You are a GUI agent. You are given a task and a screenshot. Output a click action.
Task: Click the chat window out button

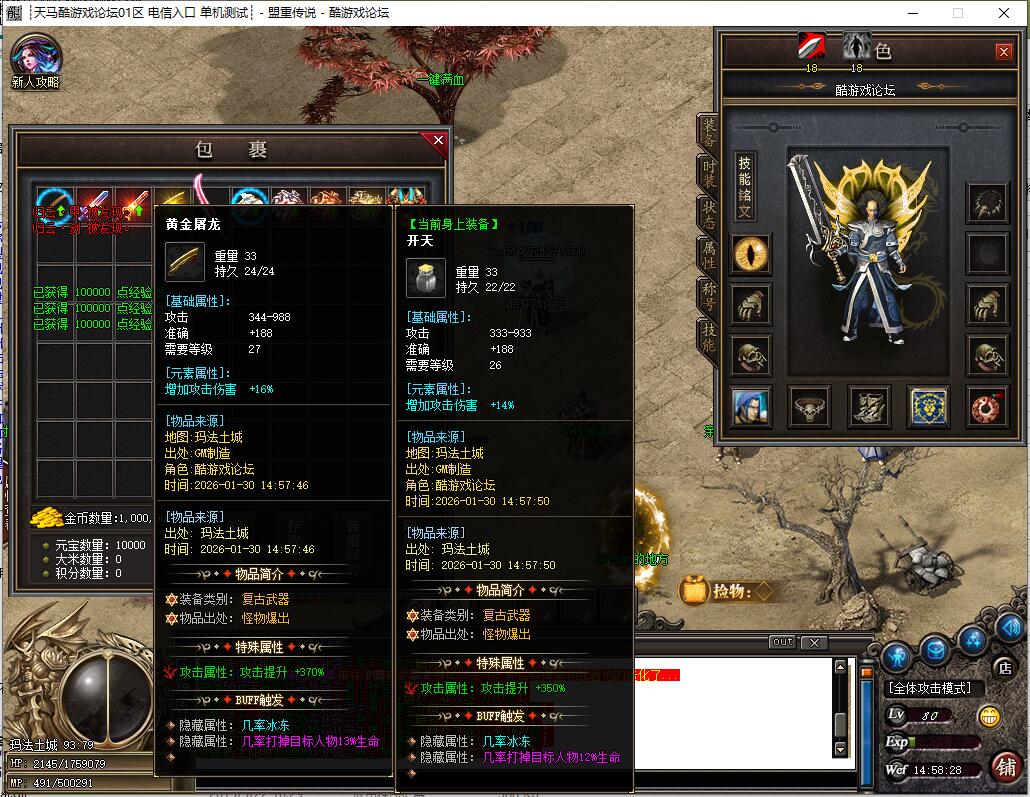tap(783, 642)
